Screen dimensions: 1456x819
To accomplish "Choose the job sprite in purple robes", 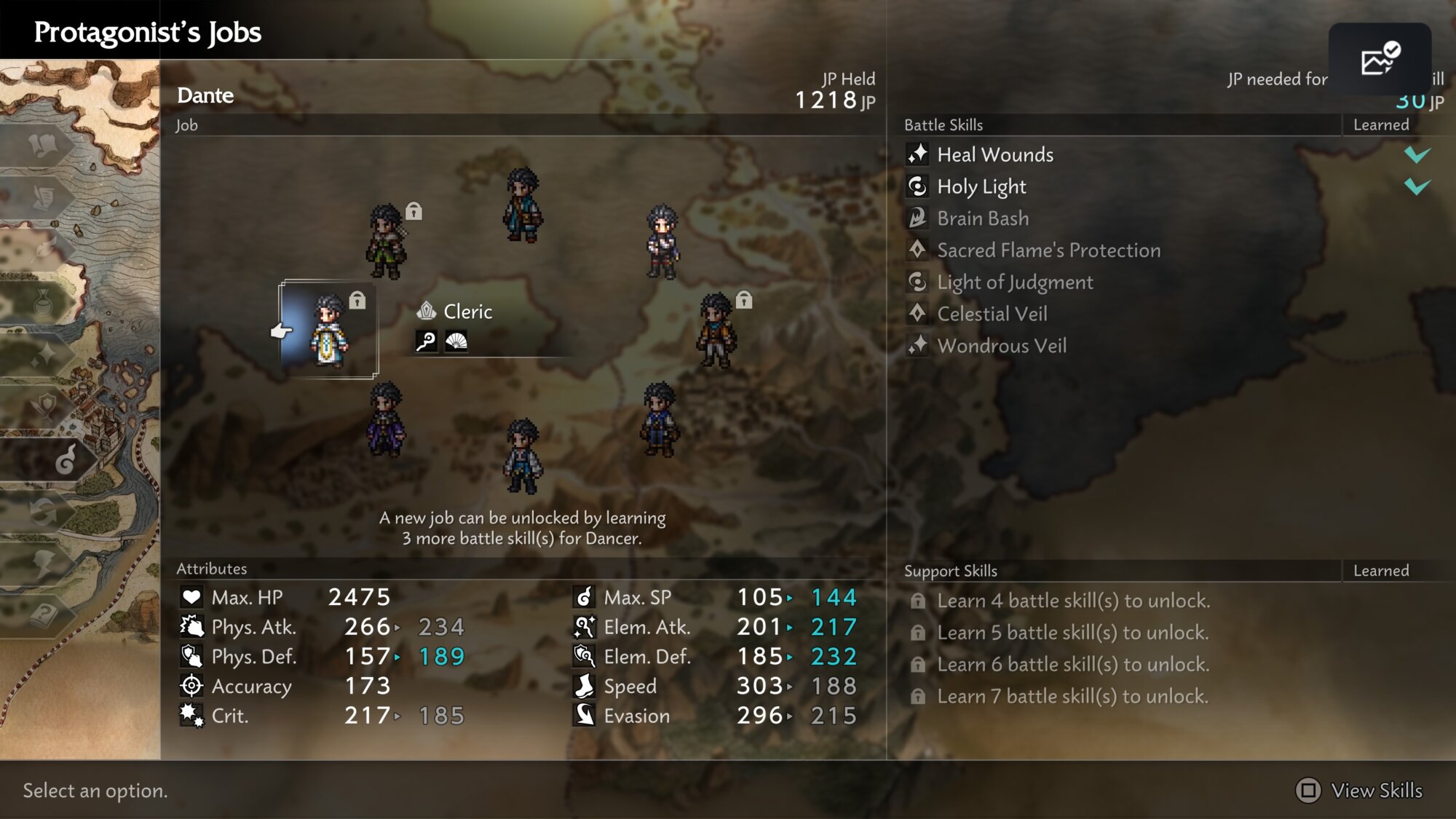I will 386,419.
